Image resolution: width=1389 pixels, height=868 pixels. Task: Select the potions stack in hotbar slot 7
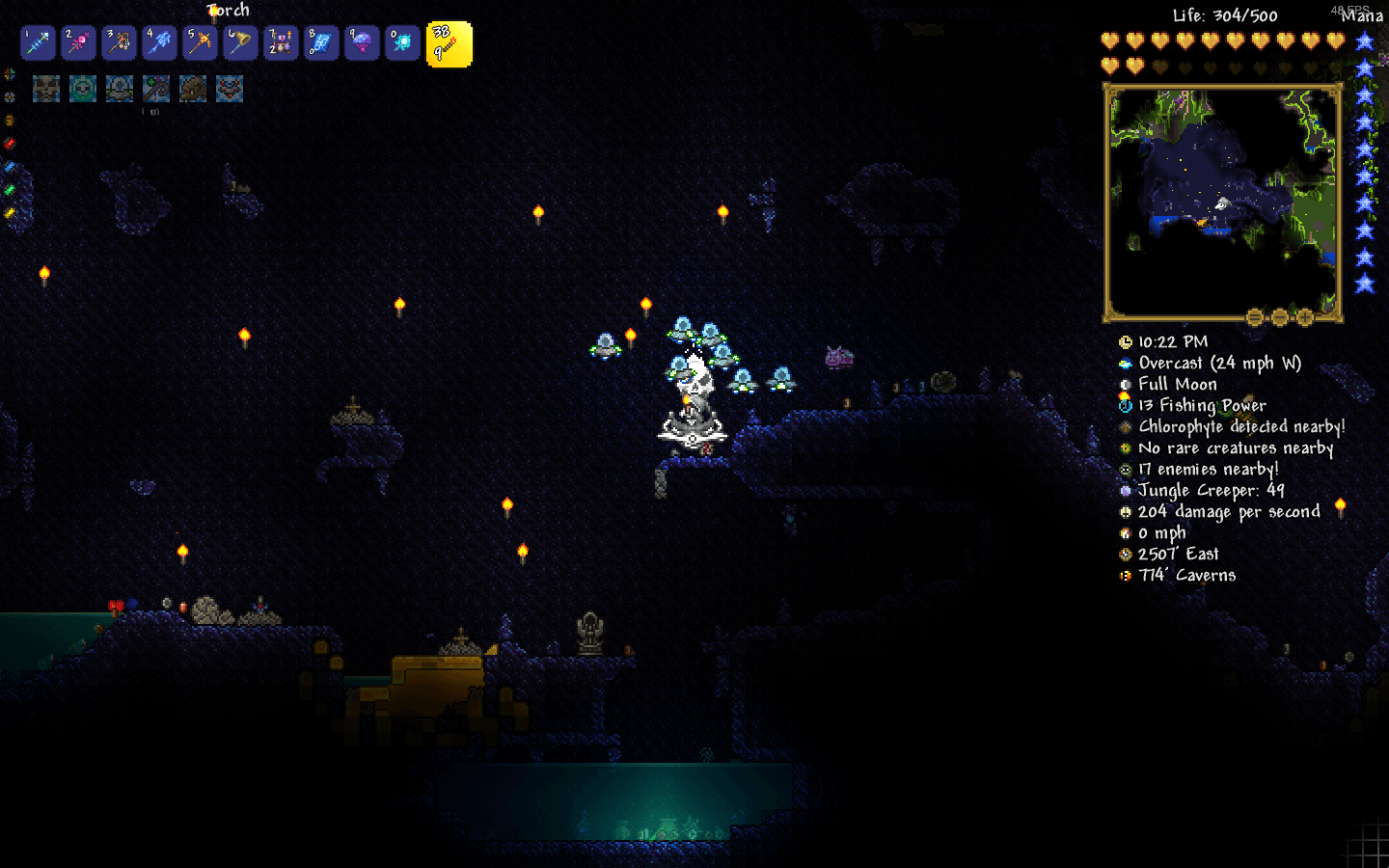281,43
